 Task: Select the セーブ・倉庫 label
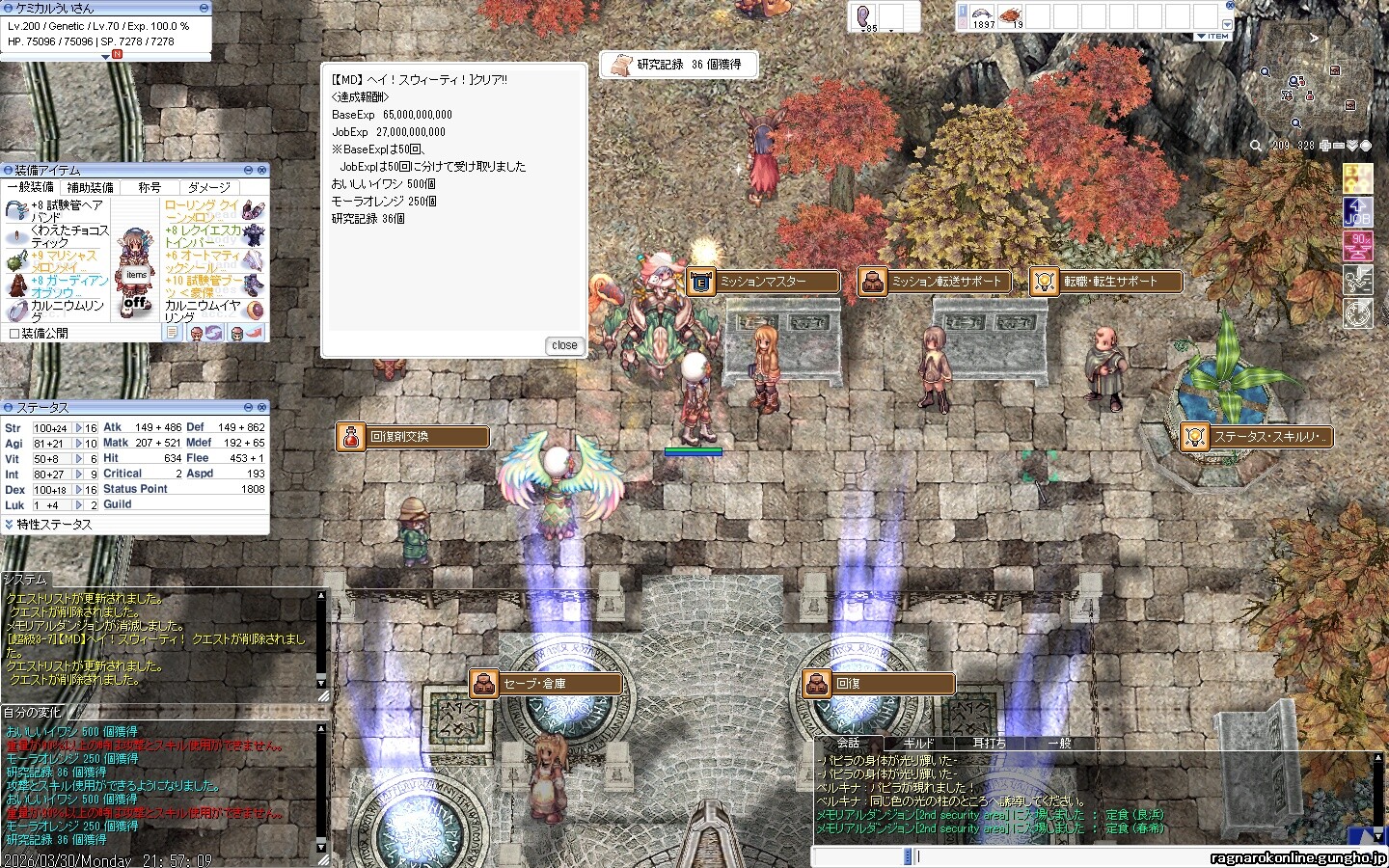(546, 684)
